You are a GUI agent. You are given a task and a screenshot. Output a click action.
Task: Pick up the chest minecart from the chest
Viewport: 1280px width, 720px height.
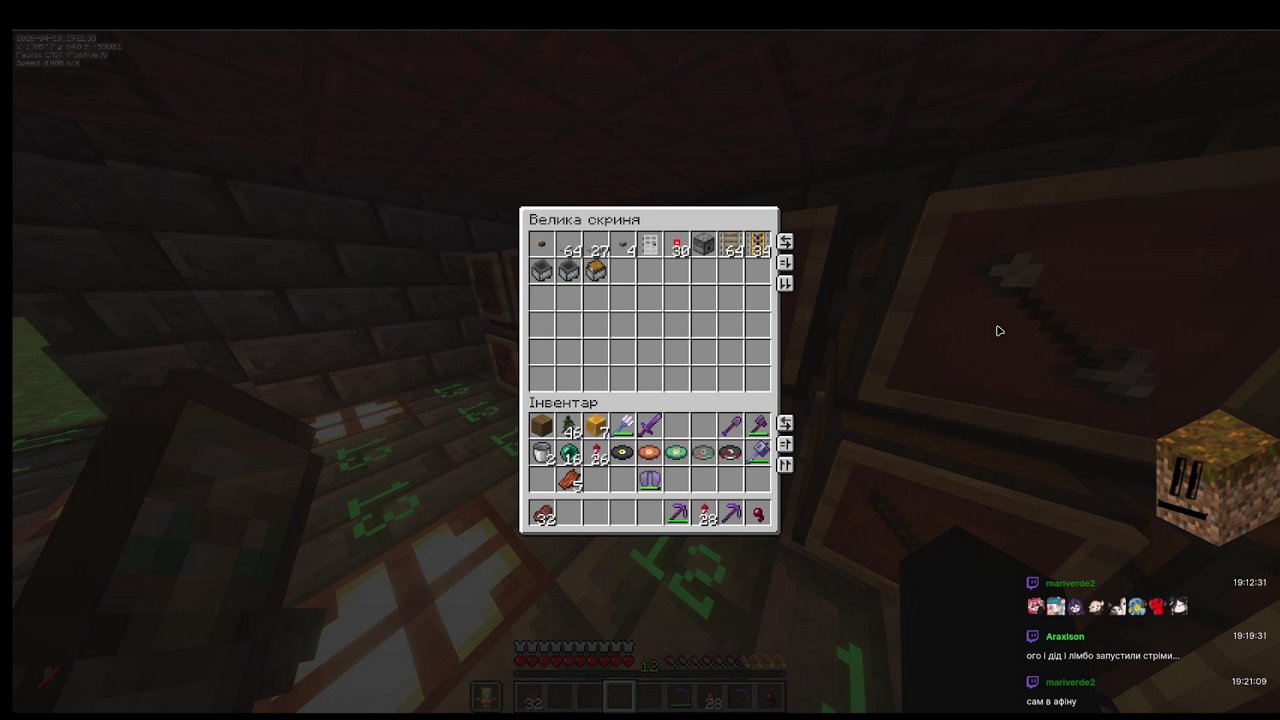pos(594,270)
